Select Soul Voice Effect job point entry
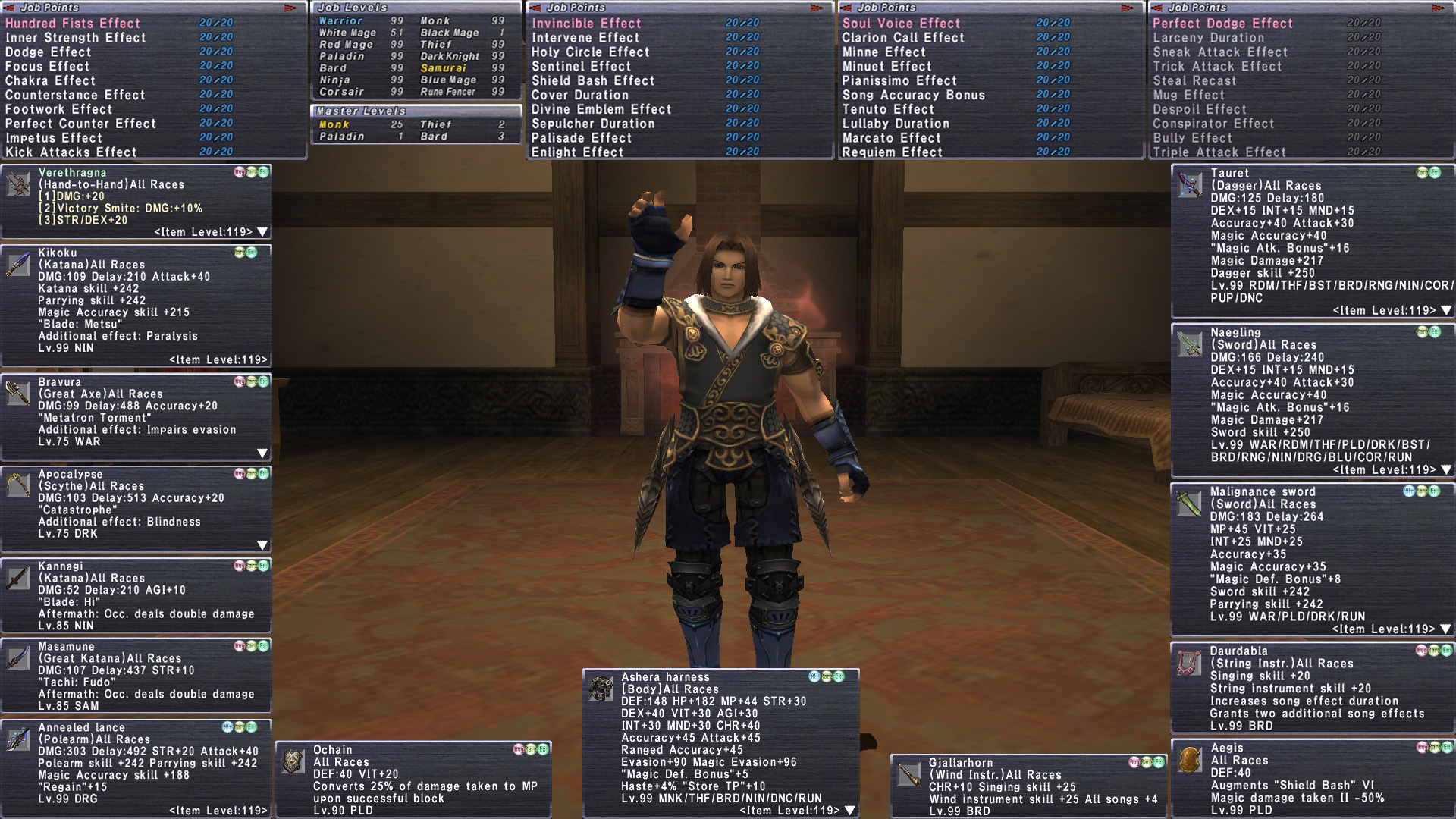The height and width of the screenshot is (819, 1456). click(x=901, y=24)
